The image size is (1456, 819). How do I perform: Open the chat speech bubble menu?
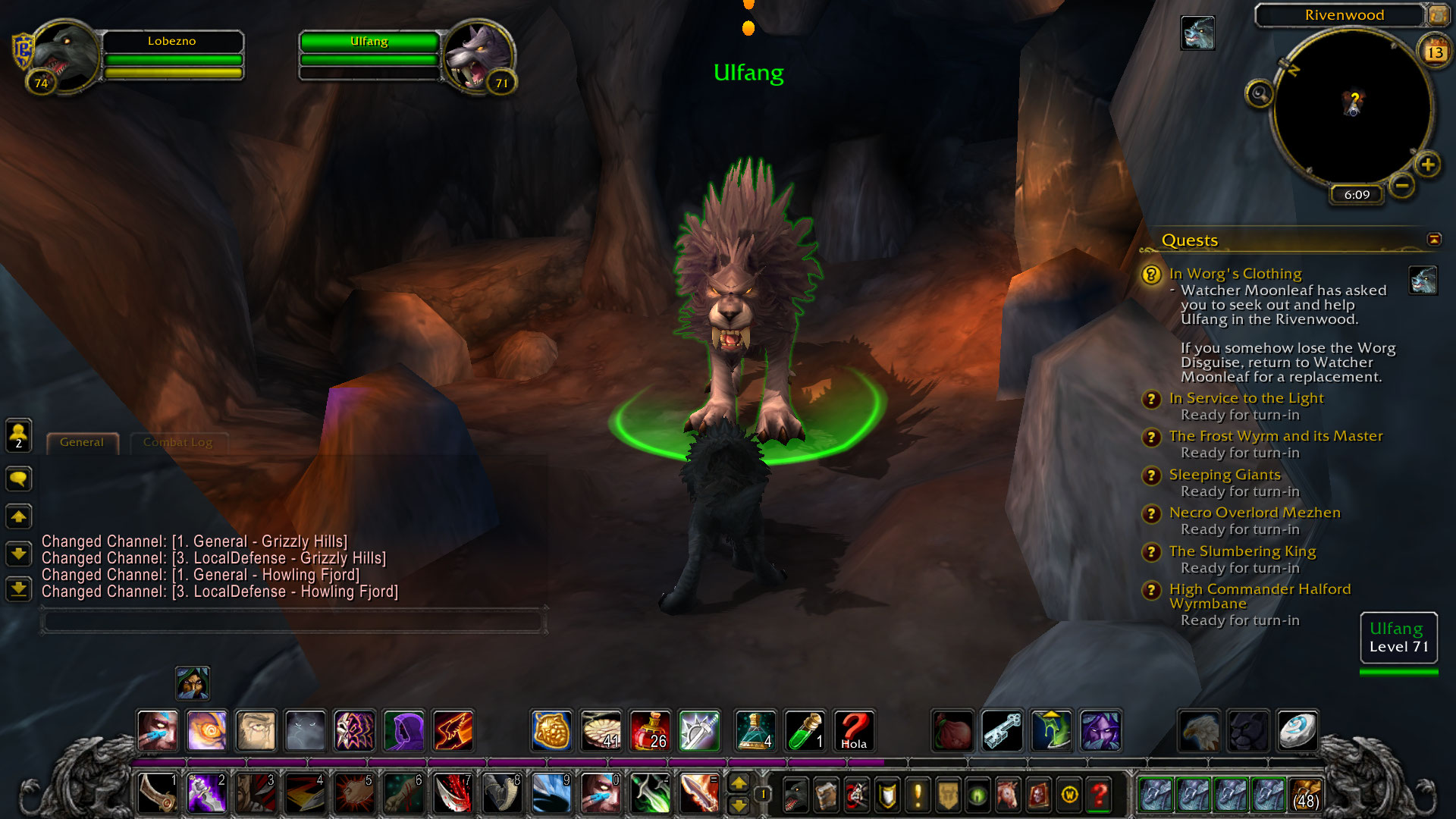18,479
